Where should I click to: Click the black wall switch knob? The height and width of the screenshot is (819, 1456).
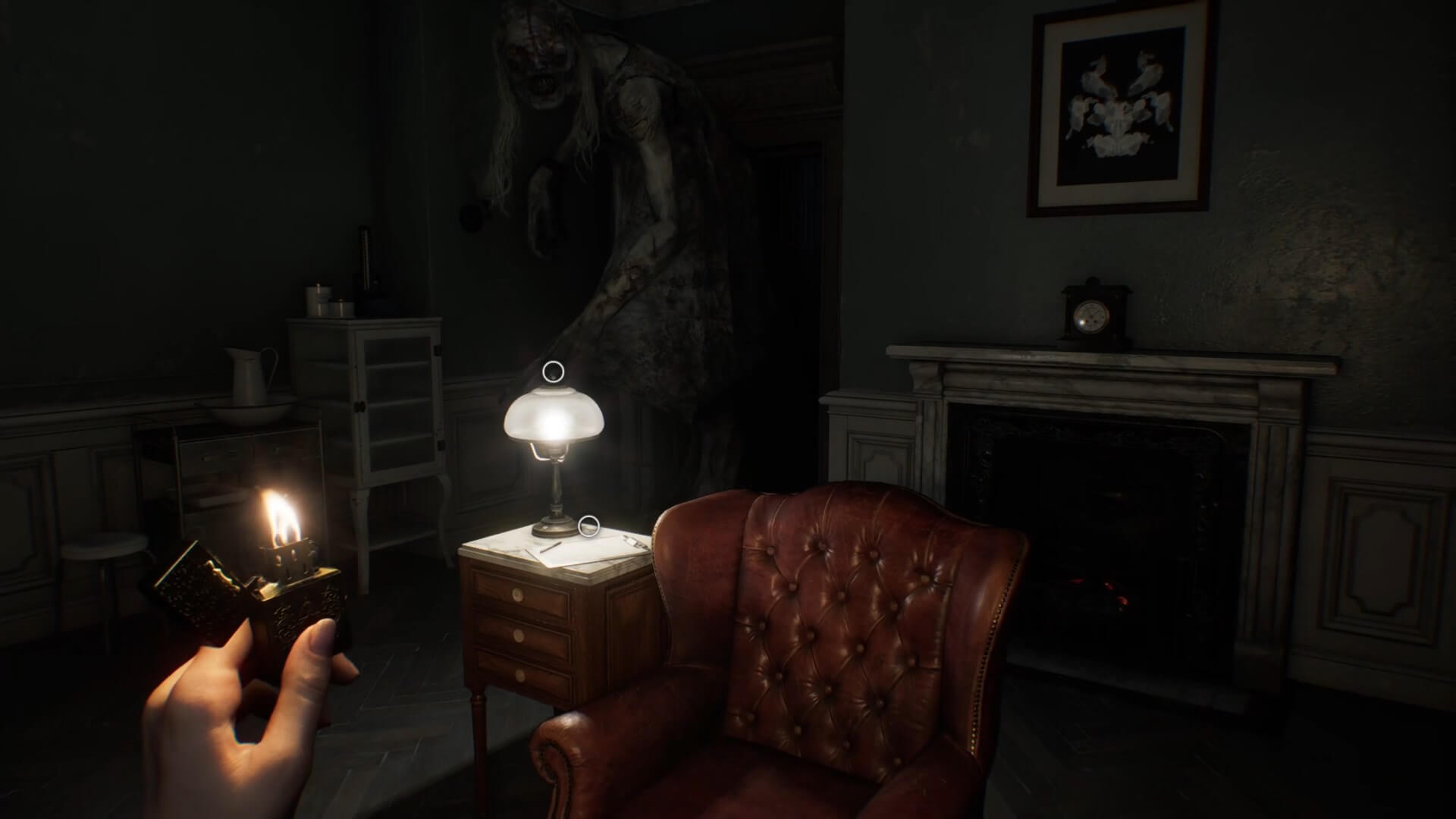click(x=470, y=218)
